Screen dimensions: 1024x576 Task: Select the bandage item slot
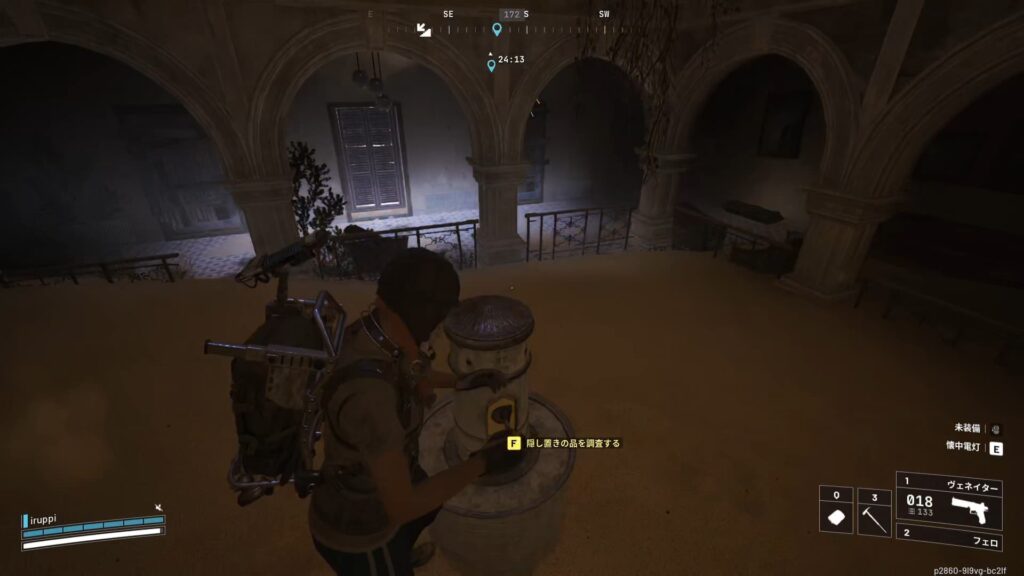[835, 513]
